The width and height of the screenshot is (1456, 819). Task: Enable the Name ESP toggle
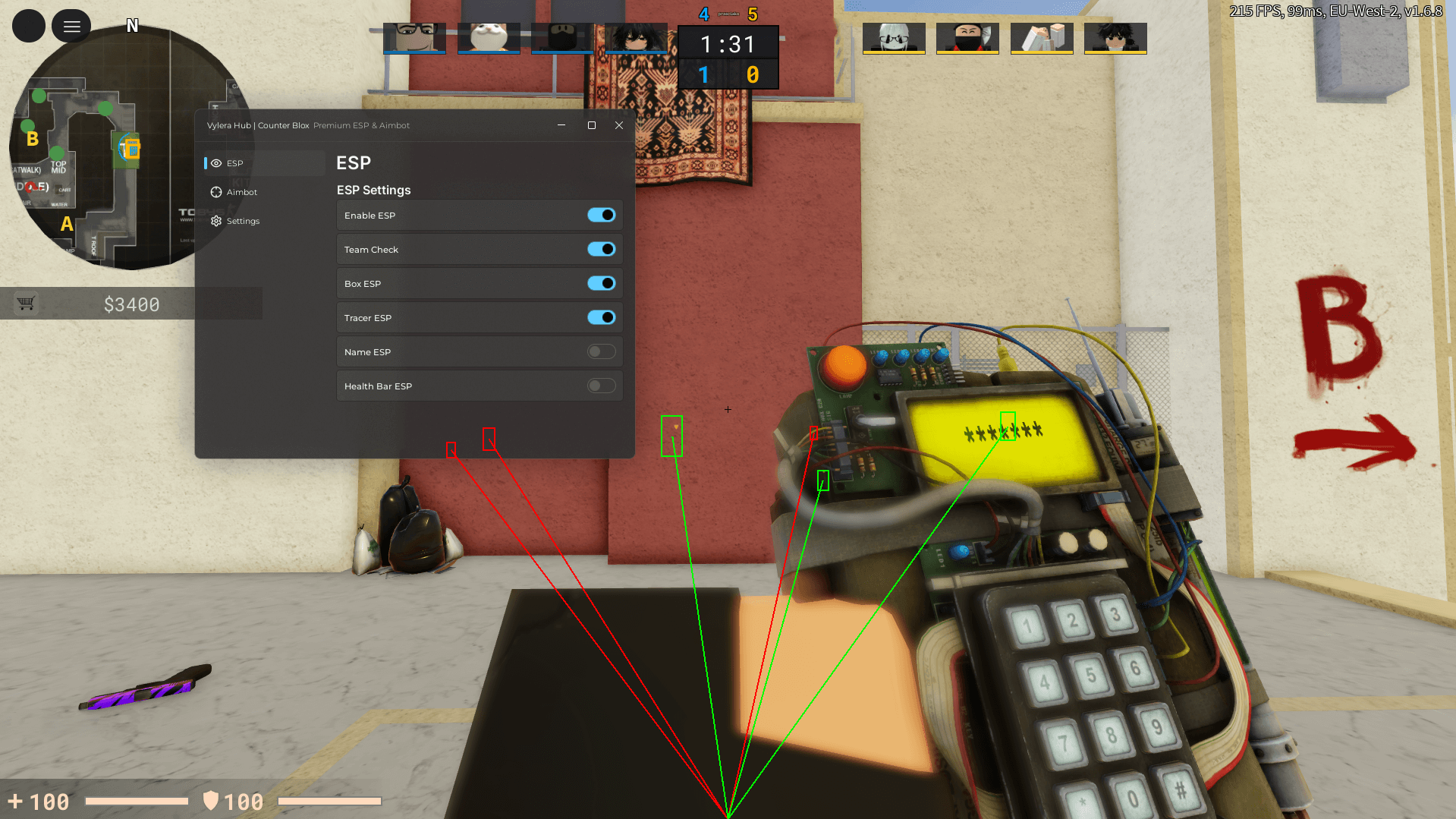(x=602, y=351)
